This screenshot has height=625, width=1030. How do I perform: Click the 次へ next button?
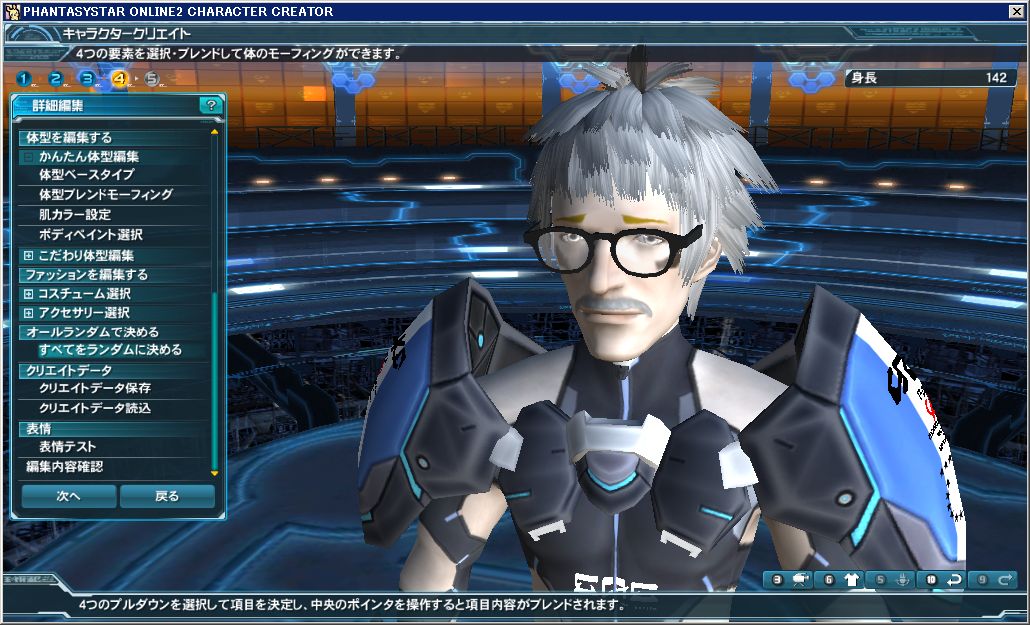click(x=68, y=496)
